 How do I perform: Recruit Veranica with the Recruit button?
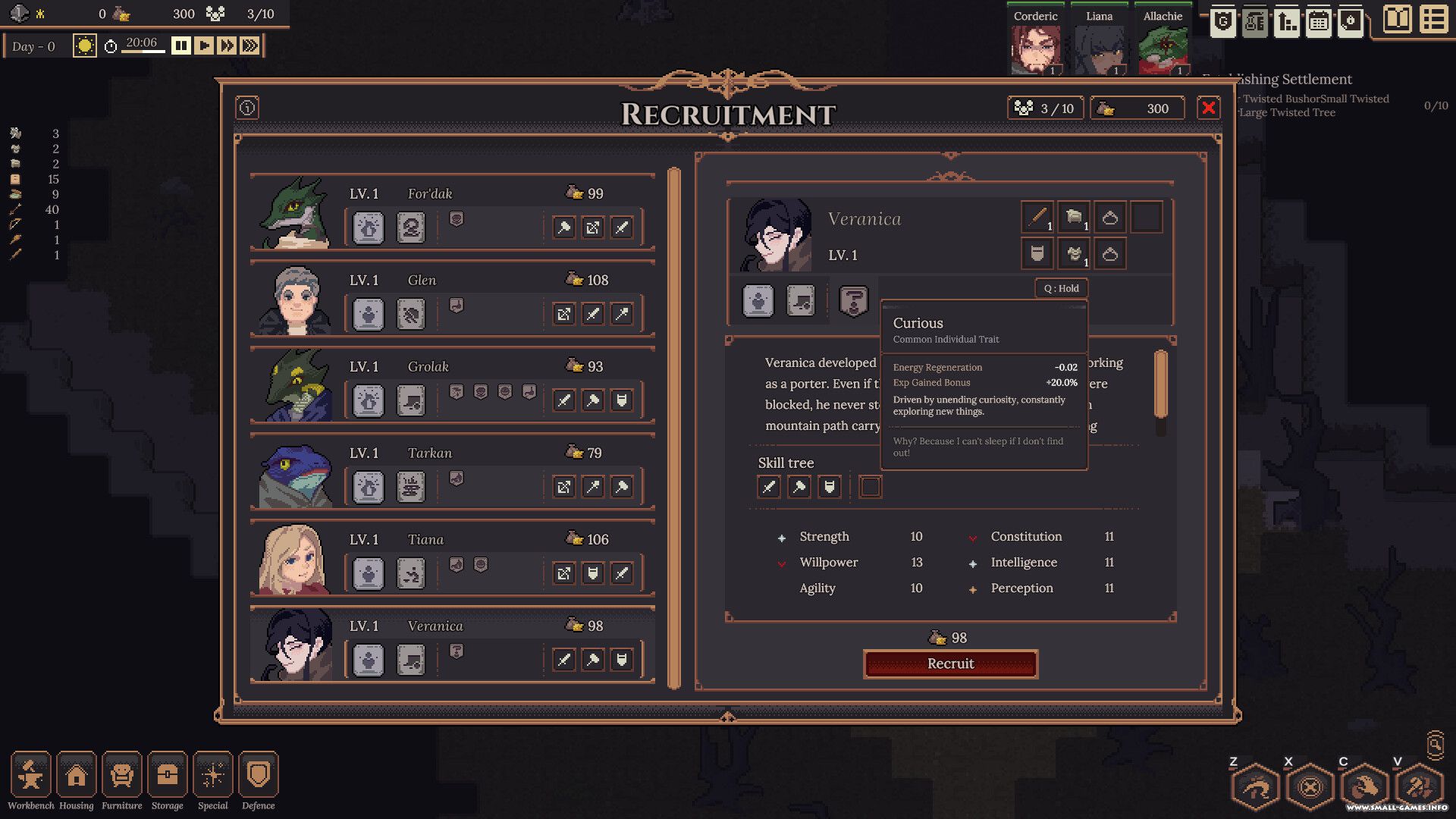pos(950,664)
